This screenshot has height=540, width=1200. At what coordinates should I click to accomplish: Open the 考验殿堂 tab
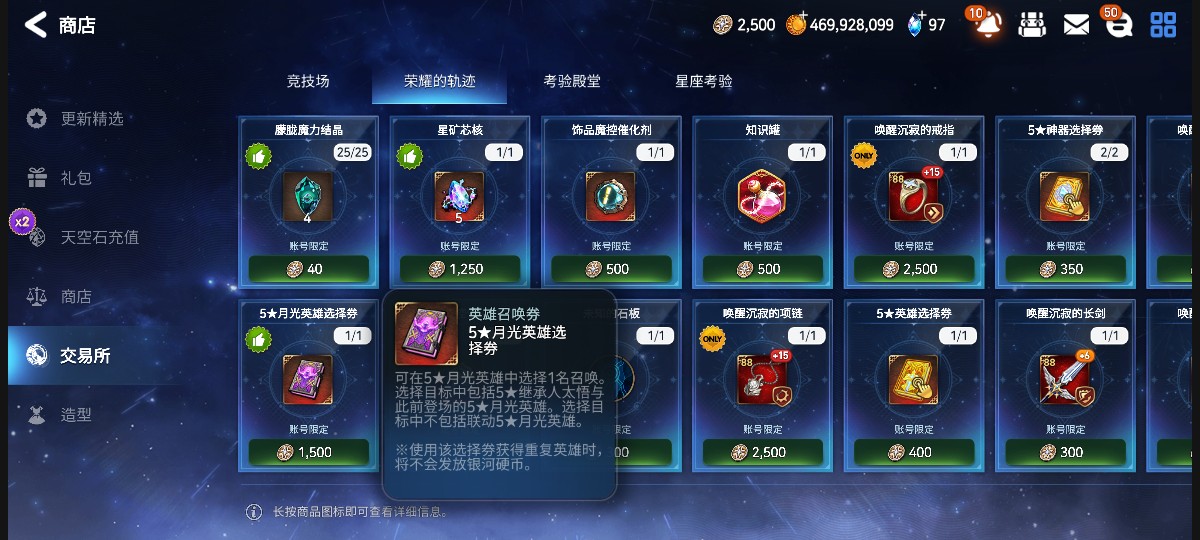[572, 81]
